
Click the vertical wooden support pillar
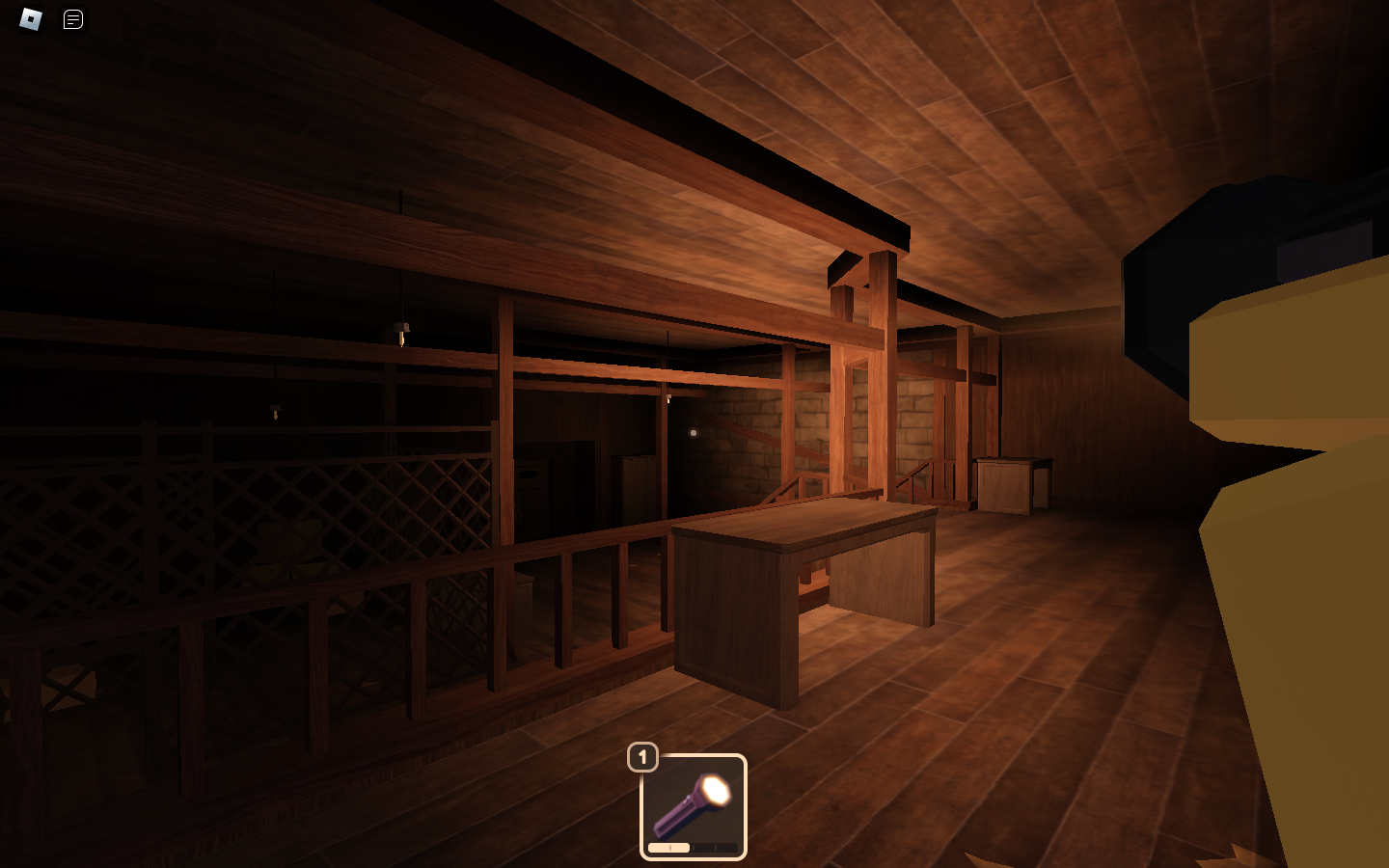tap(882, 386)
